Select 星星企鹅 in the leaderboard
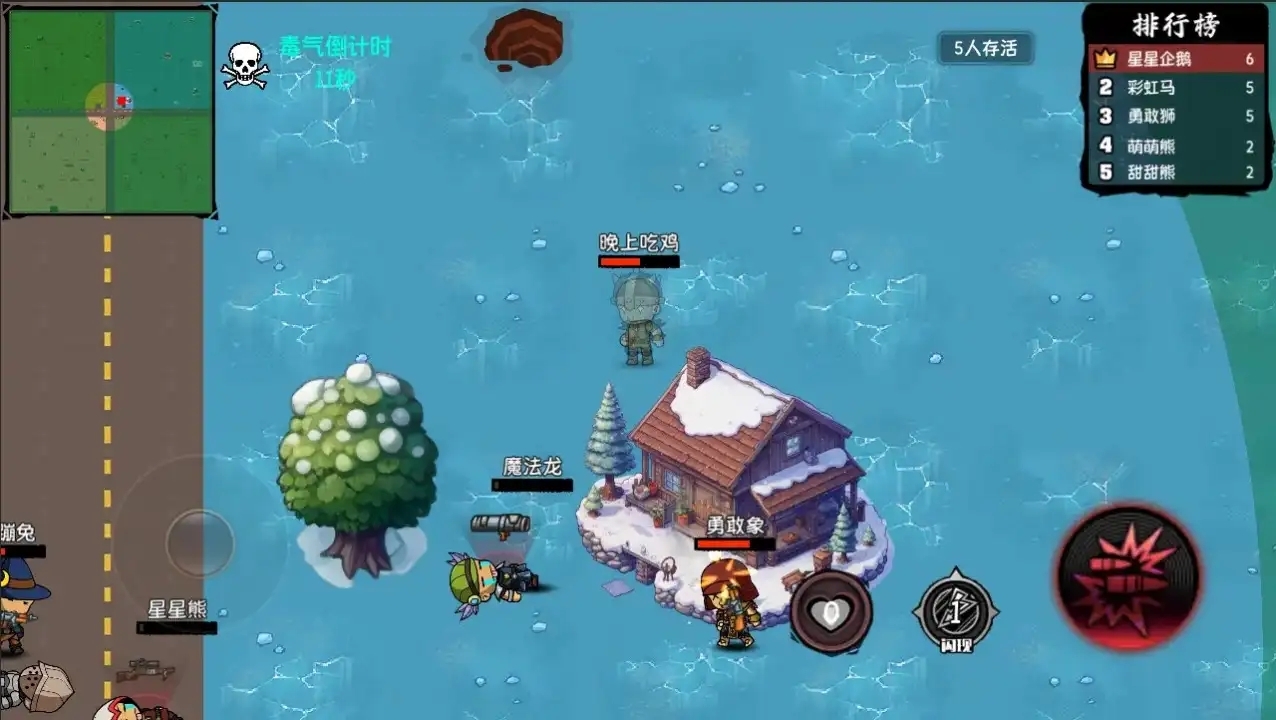Image resolution: width=1276 pixels, height=720 pixels. pos(1176,59)
